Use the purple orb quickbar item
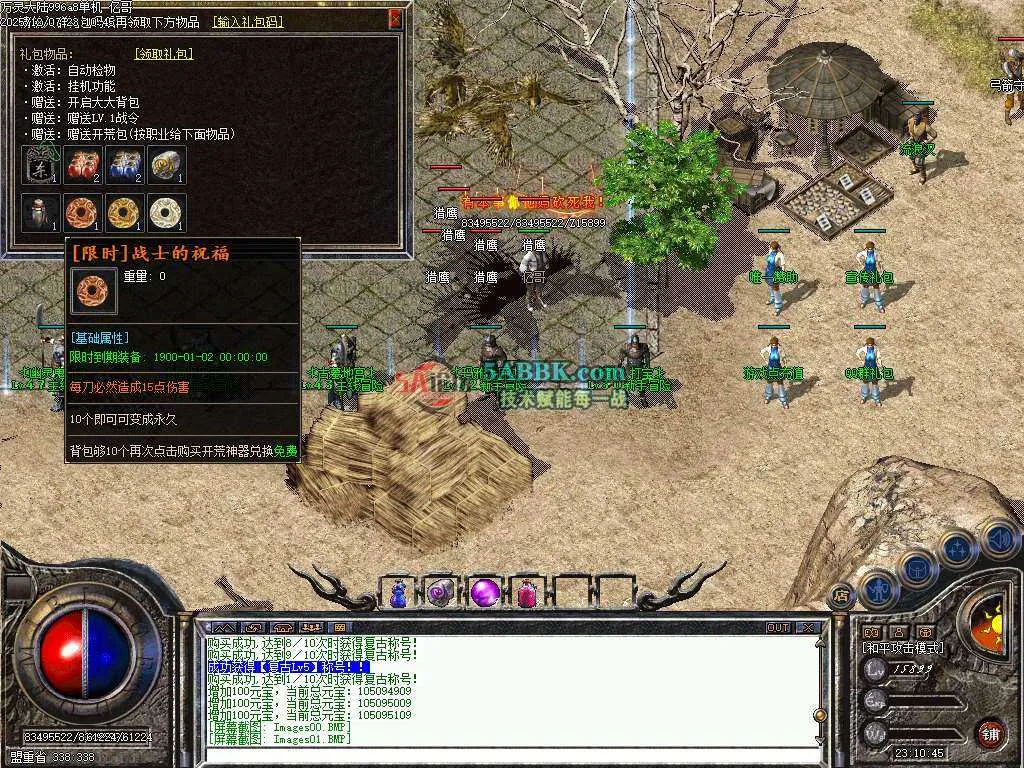 (x=485, y=593)
